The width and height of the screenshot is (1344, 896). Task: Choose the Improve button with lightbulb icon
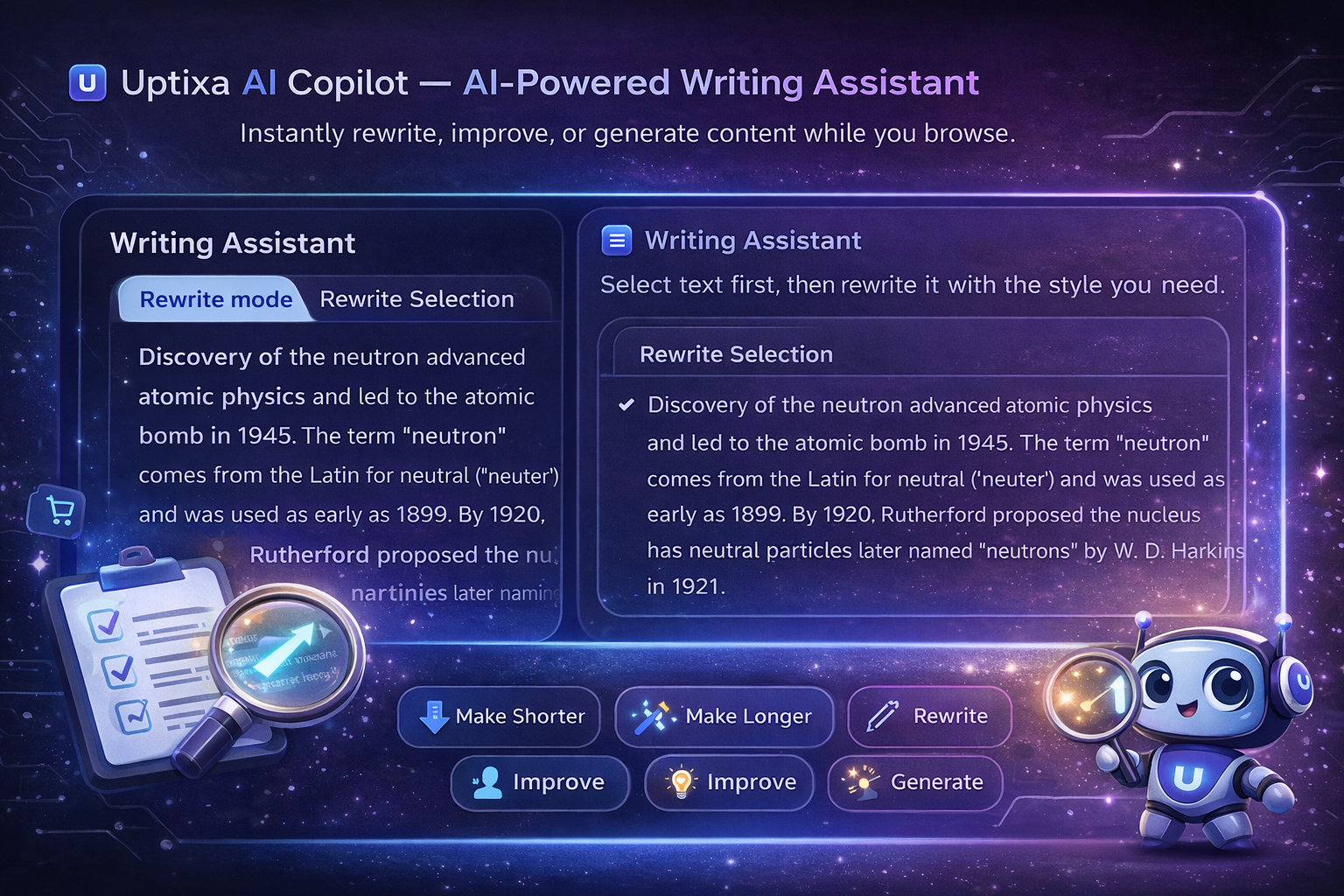pyautogui.click(x=730, y=782)
